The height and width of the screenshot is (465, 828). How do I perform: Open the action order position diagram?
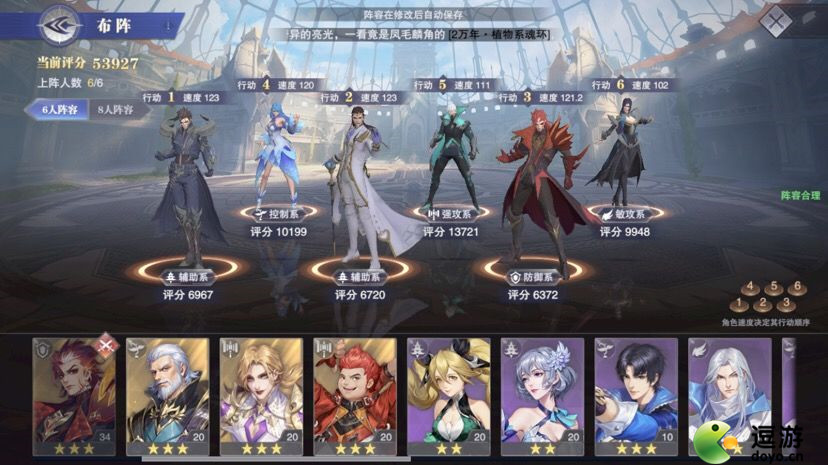click(x=764, y=296)
